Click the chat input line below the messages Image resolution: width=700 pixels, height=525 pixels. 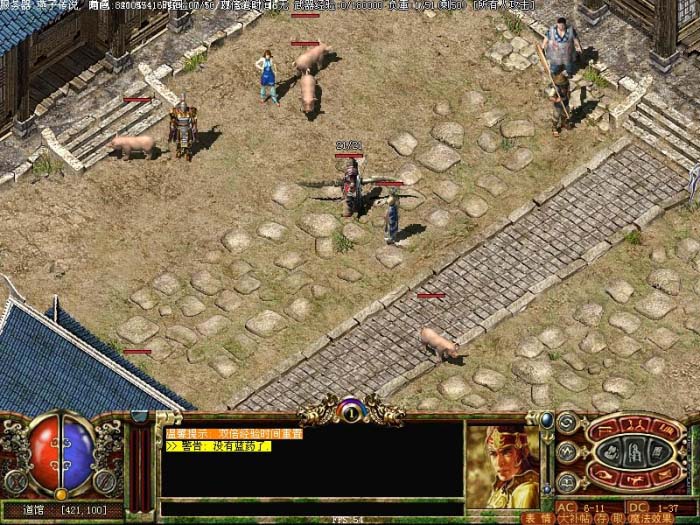point(310,502)
